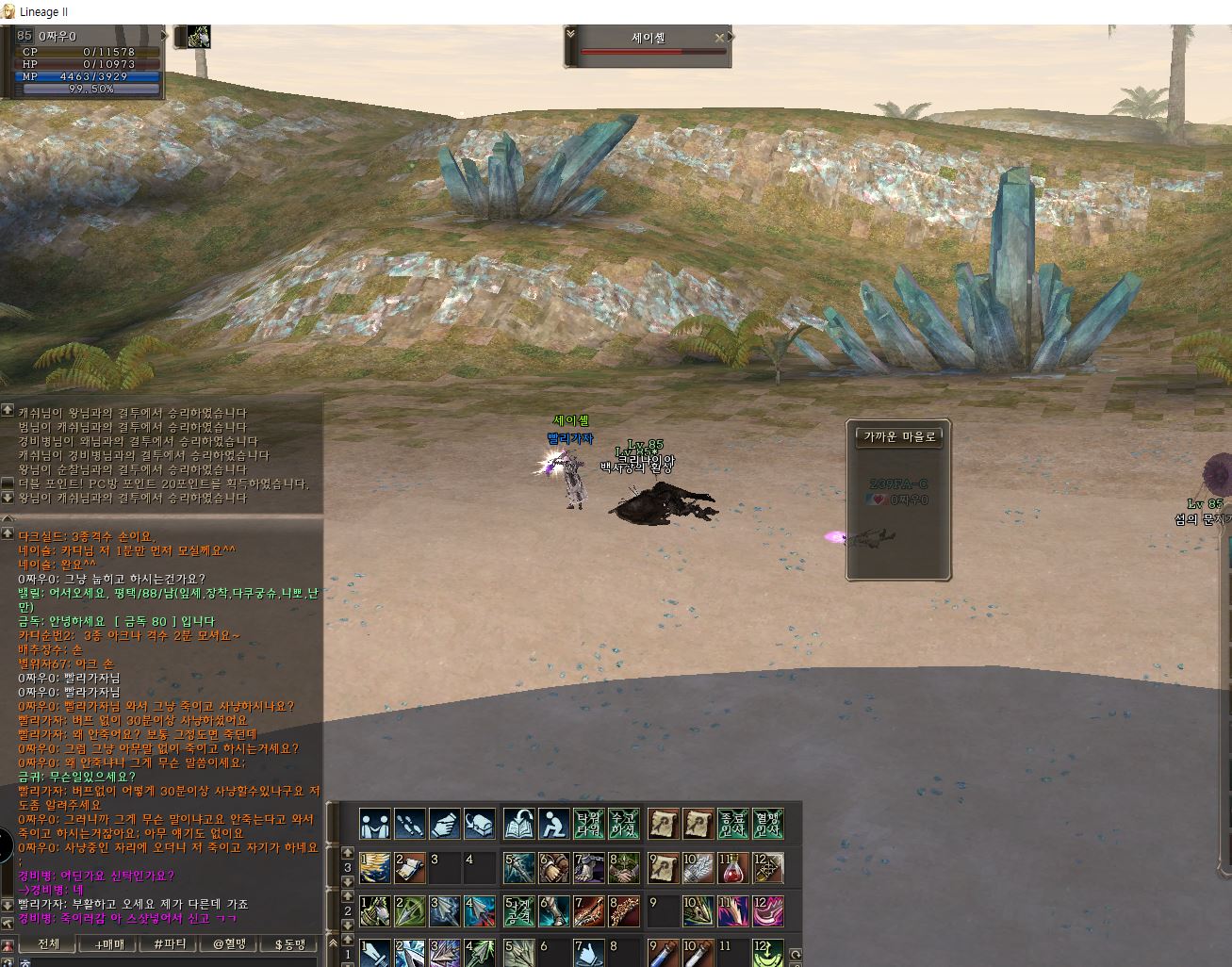This screenshot has width=1232, height=967.
Task: Click the treasure chest pick-up action icon
Action: point(480,824)
